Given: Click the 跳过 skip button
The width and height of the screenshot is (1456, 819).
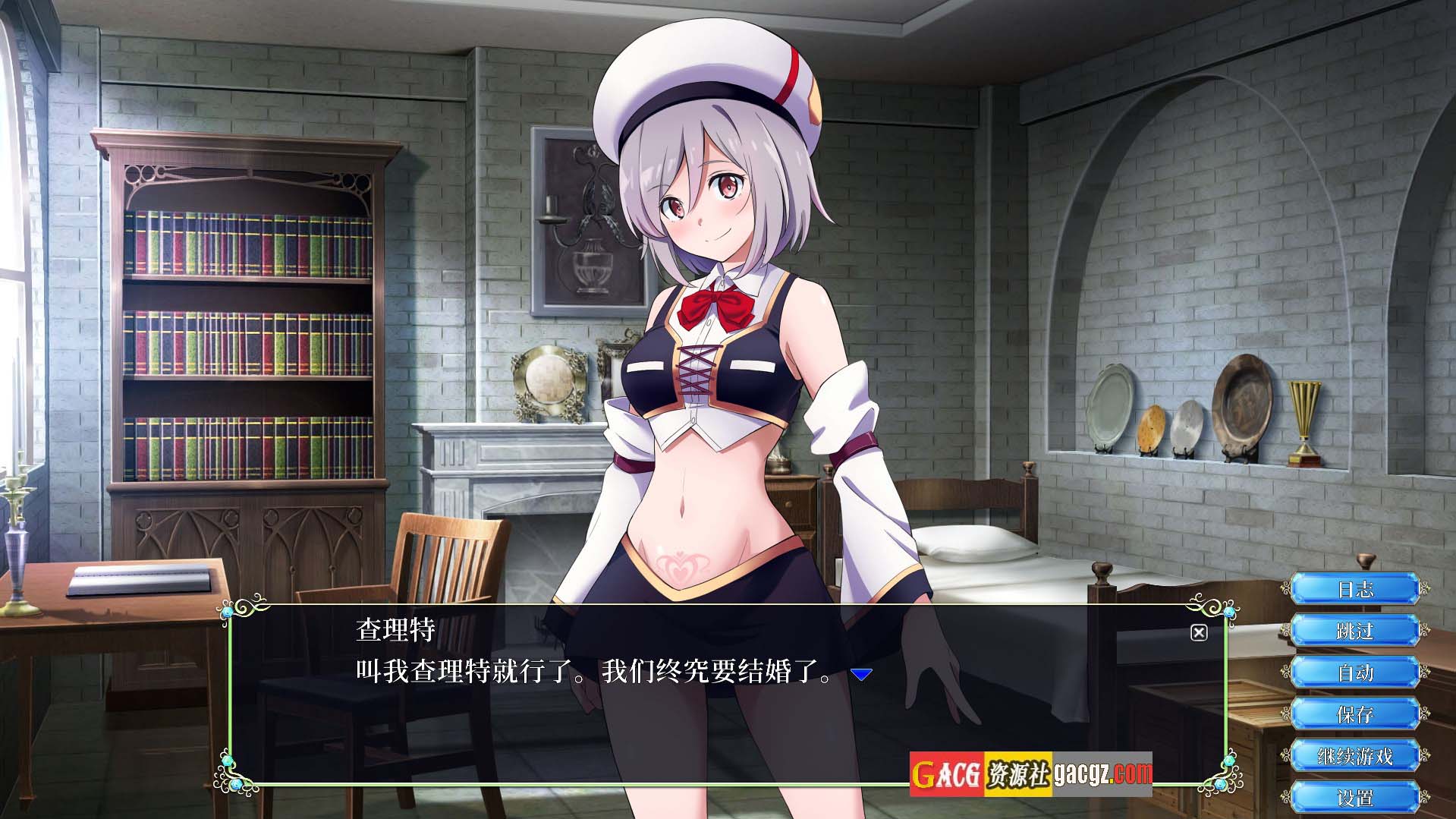Looking at the screenshot, I should pos(1354,631).
